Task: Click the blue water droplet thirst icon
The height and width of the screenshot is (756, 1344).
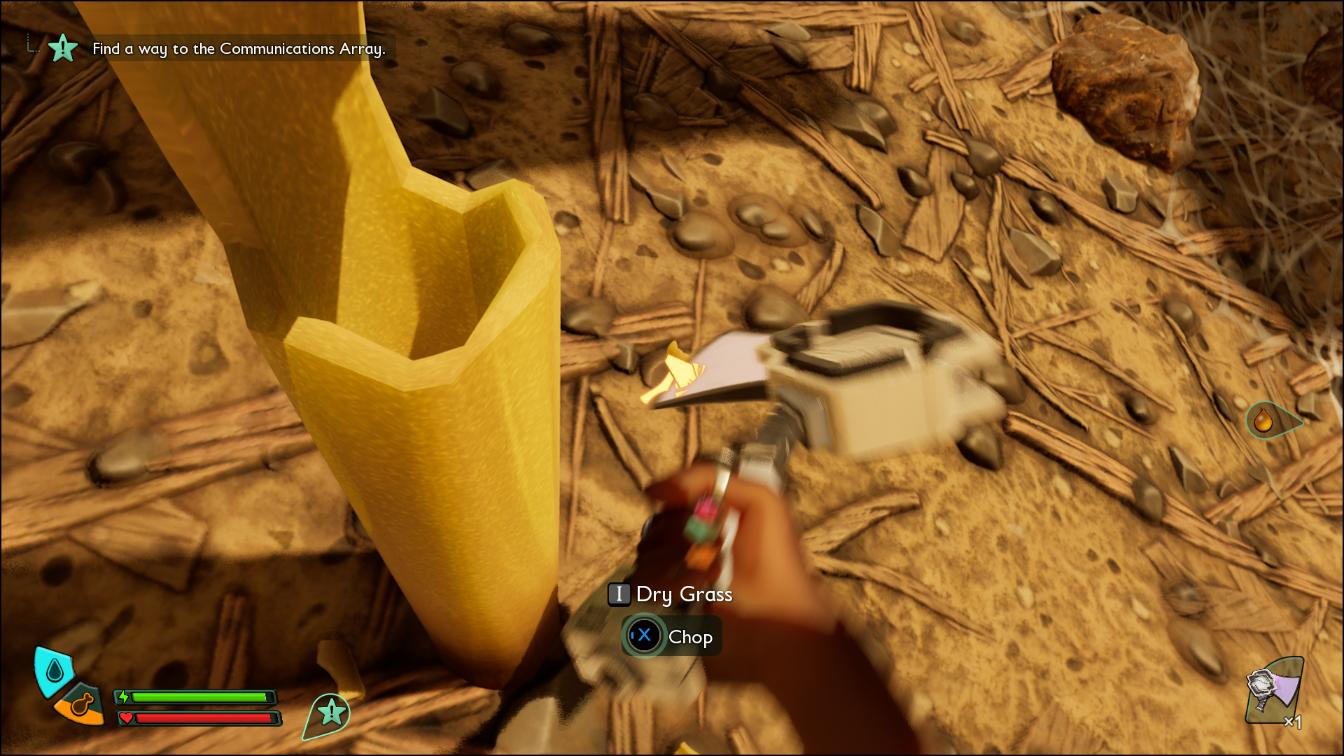Action: 51,668
